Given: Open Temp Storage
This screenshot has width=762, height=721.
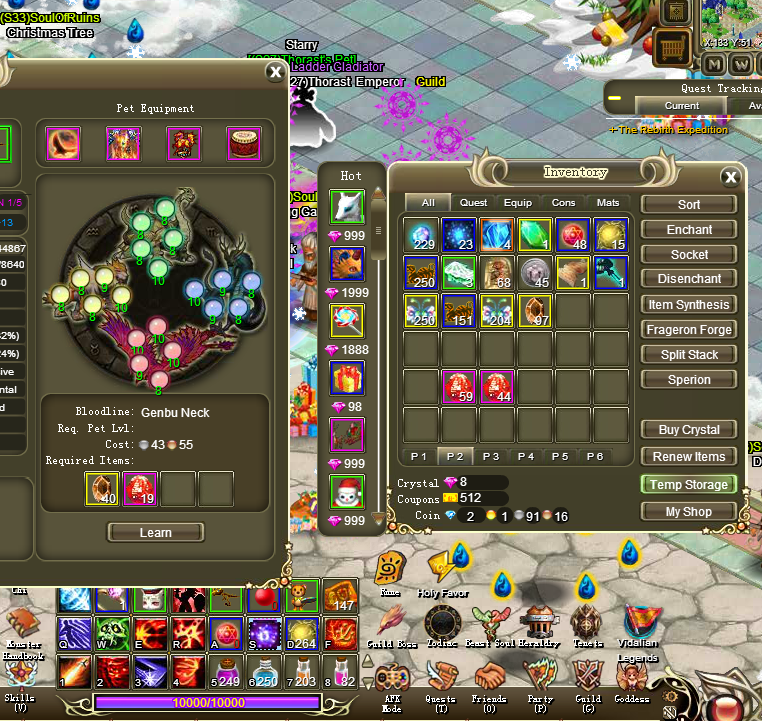Looking at the screenshot, I should (689, 484).
